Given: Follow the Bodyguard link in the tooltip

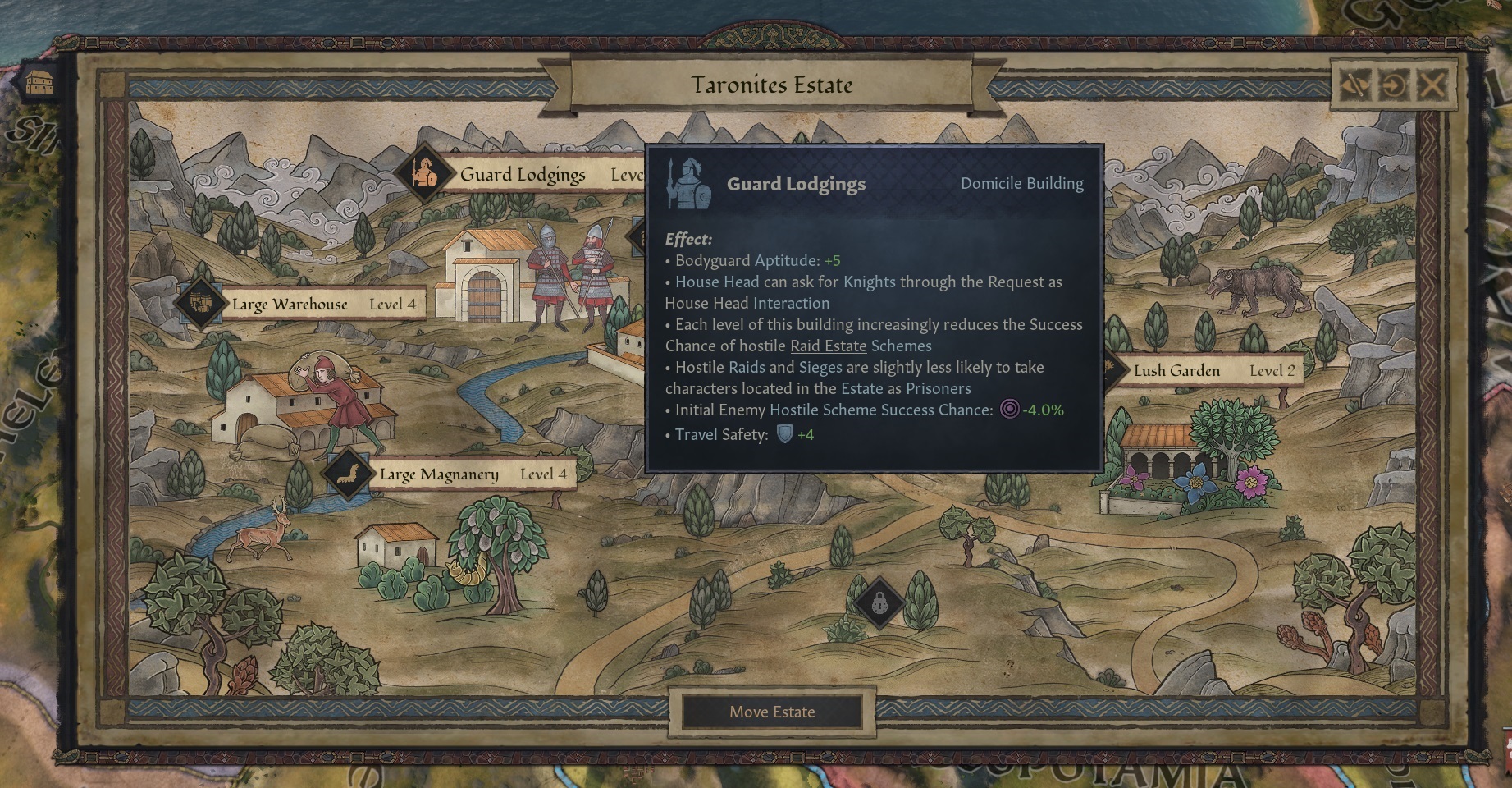Looking at the screenshot, I should [712, 261].
